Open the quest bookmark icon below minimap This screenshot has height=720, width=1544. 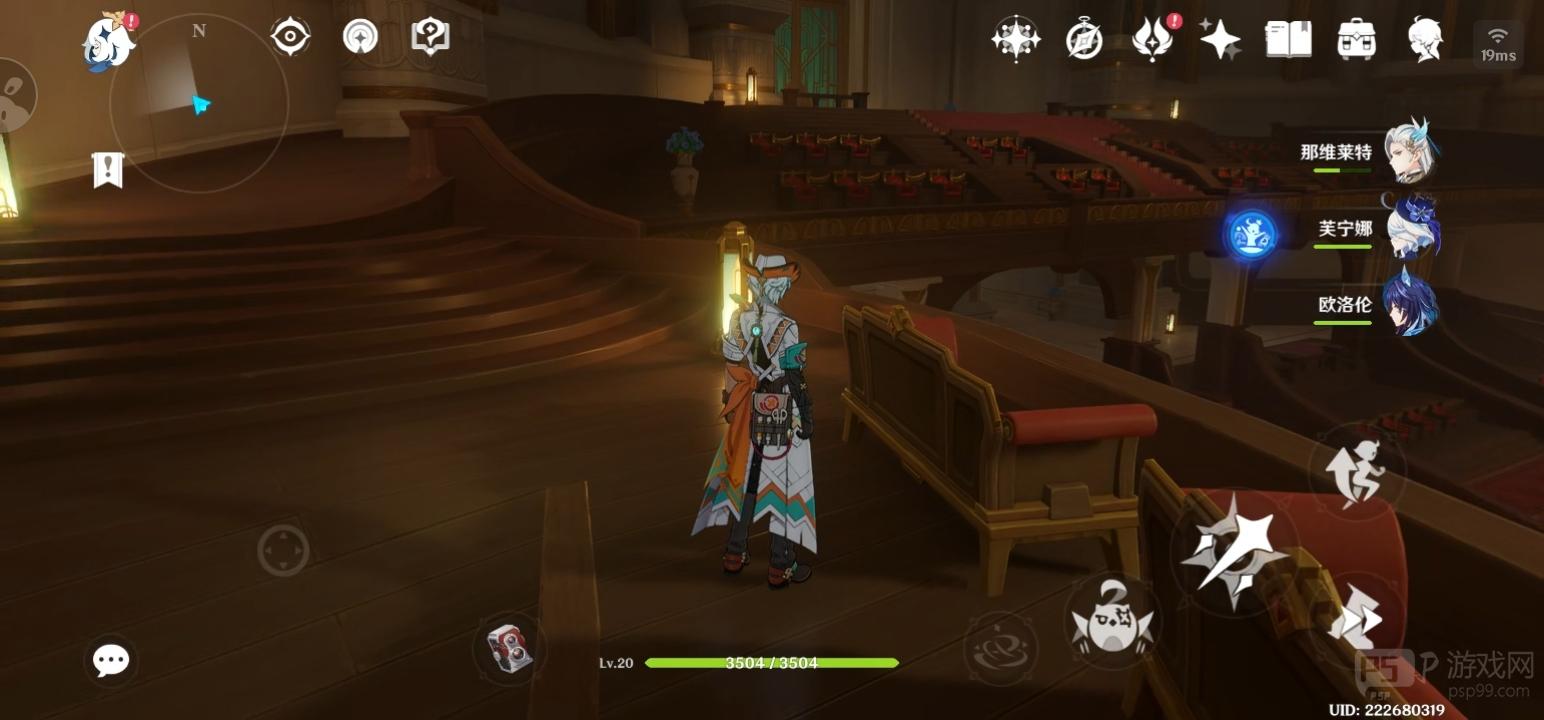(x=107, y=170)
